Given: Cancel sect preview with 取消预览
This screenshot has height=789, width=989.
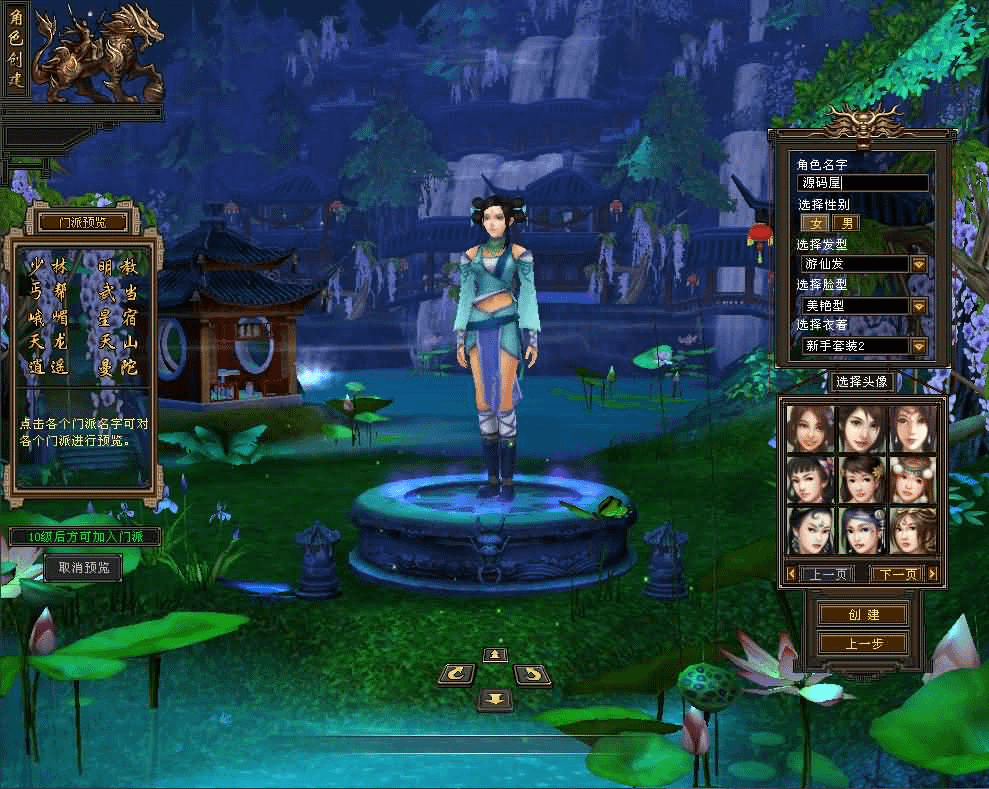Looking at the screenshot, I should [83, 568].
